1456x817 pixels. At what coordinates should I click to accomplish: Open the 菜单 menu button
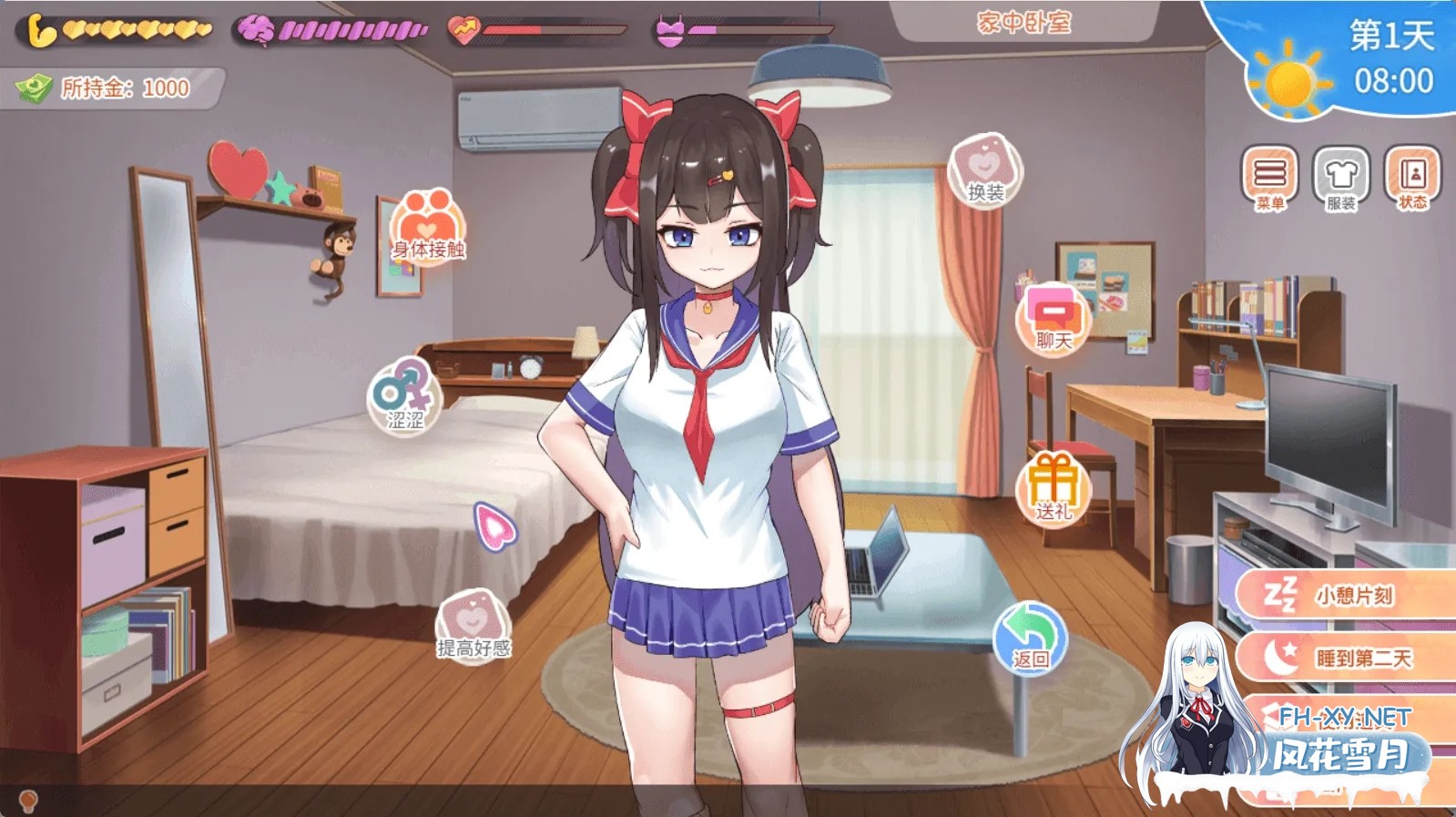click(x=1269, y=178)
